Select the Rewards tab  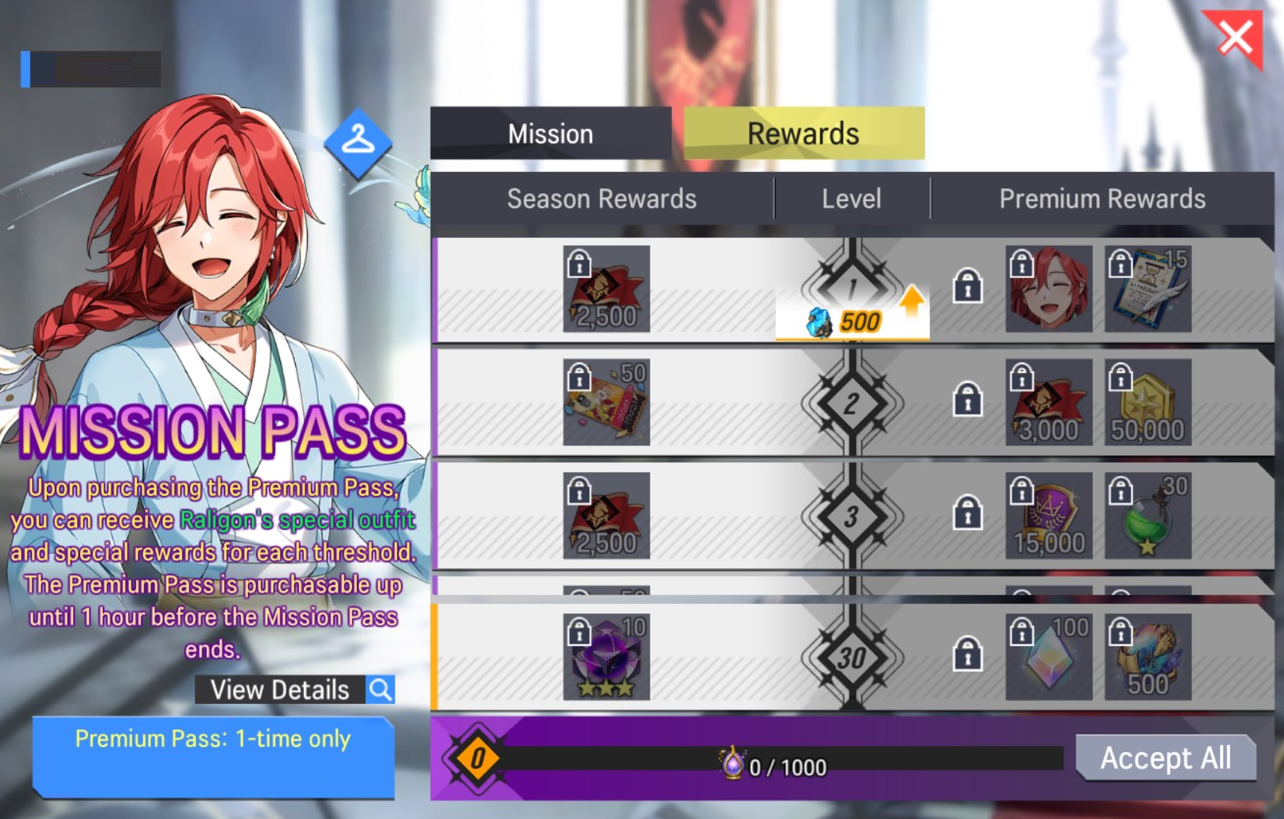[803, 134]
